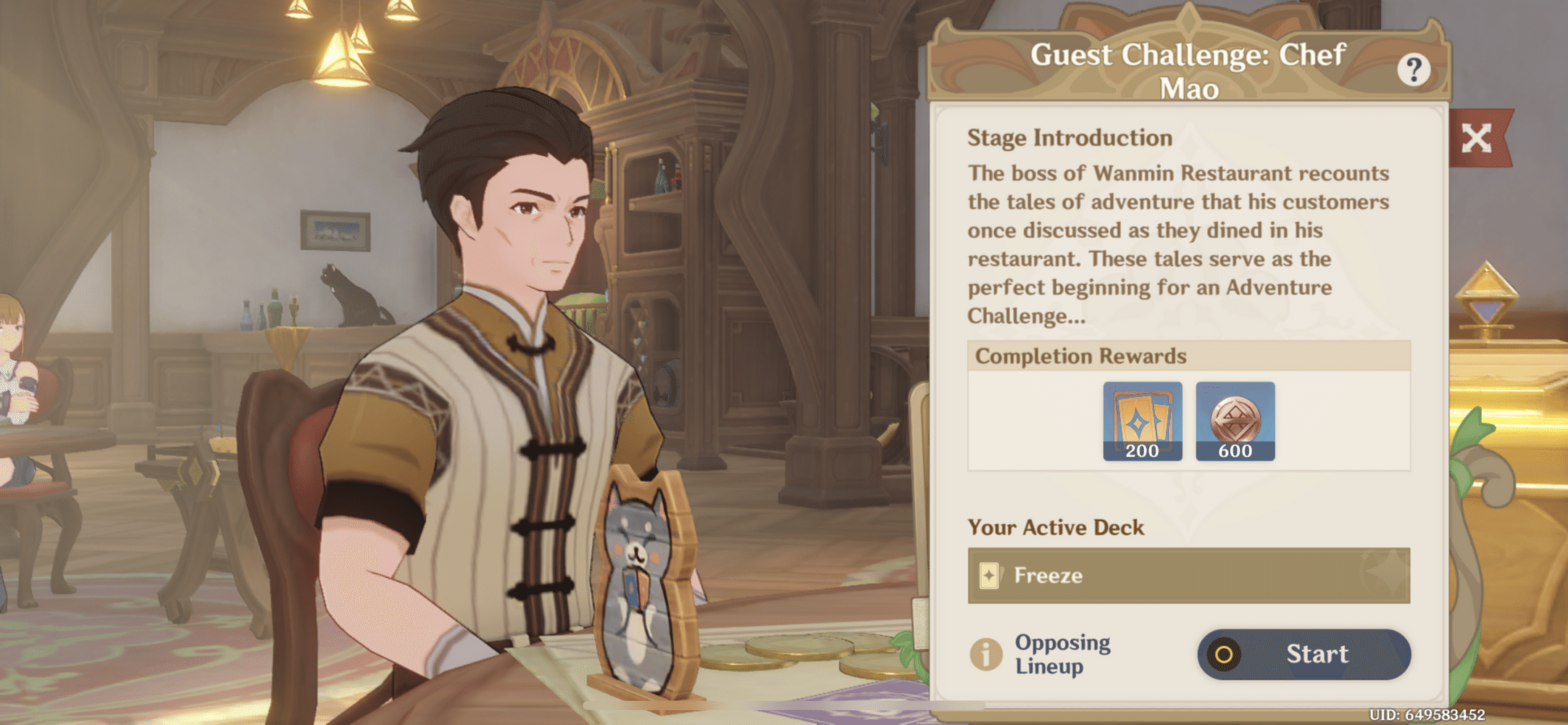Switch to the Stage Introduction section
The image size is (1568, 725).
(1070, 138)
